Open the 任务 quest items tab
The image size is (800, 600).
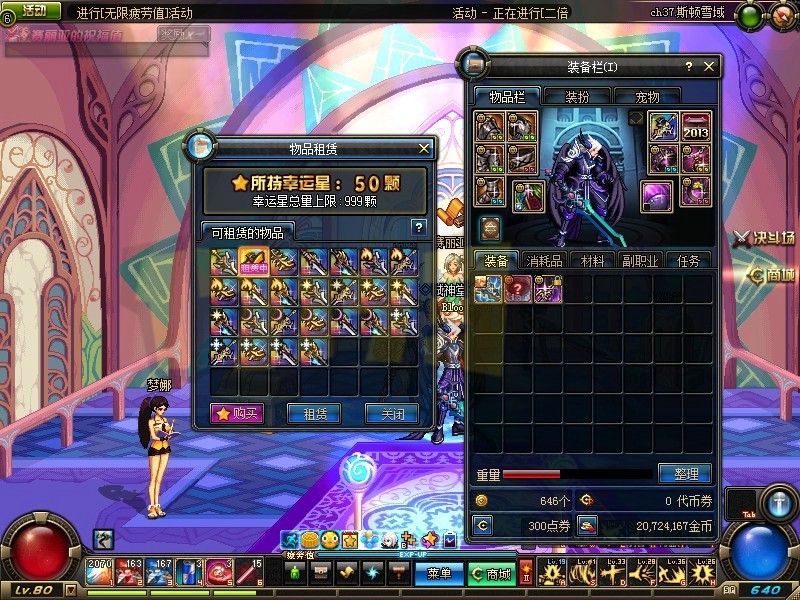pos(688,260)
